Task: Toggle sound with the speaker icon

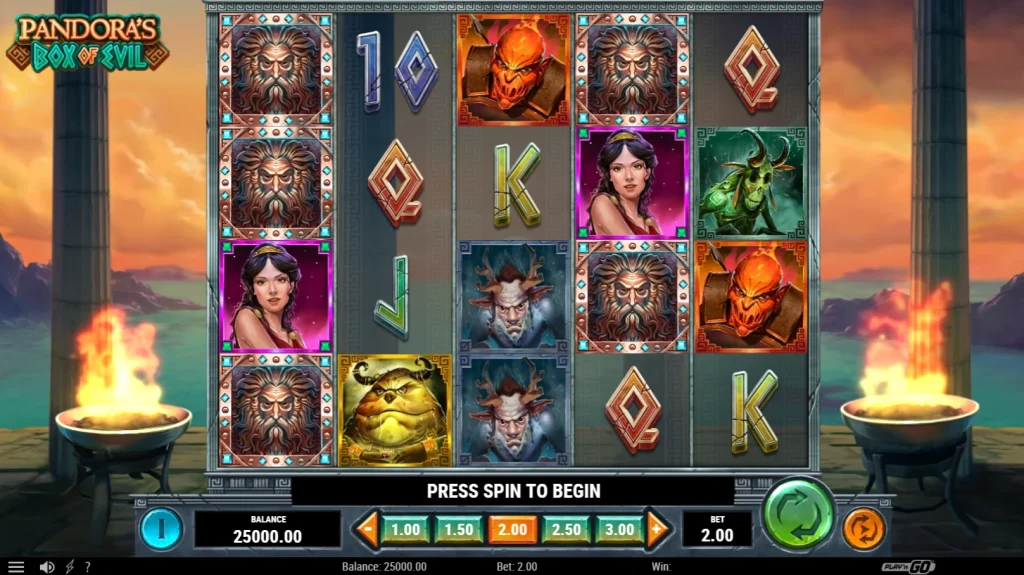Action: click(46, 567)
